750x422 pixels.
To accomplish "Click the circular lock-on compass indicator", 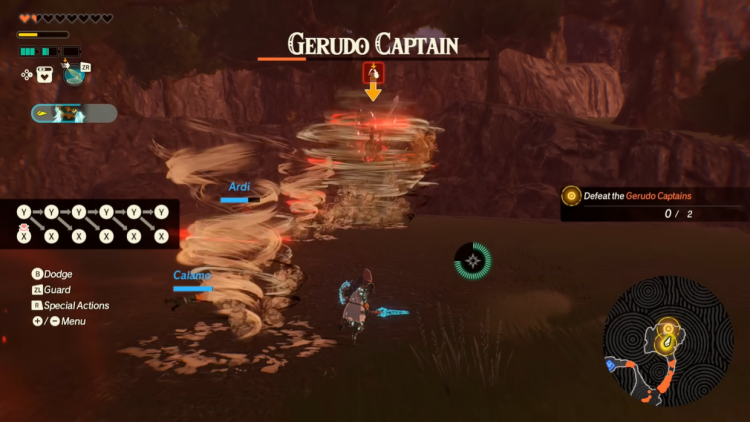I will point(473,260).
